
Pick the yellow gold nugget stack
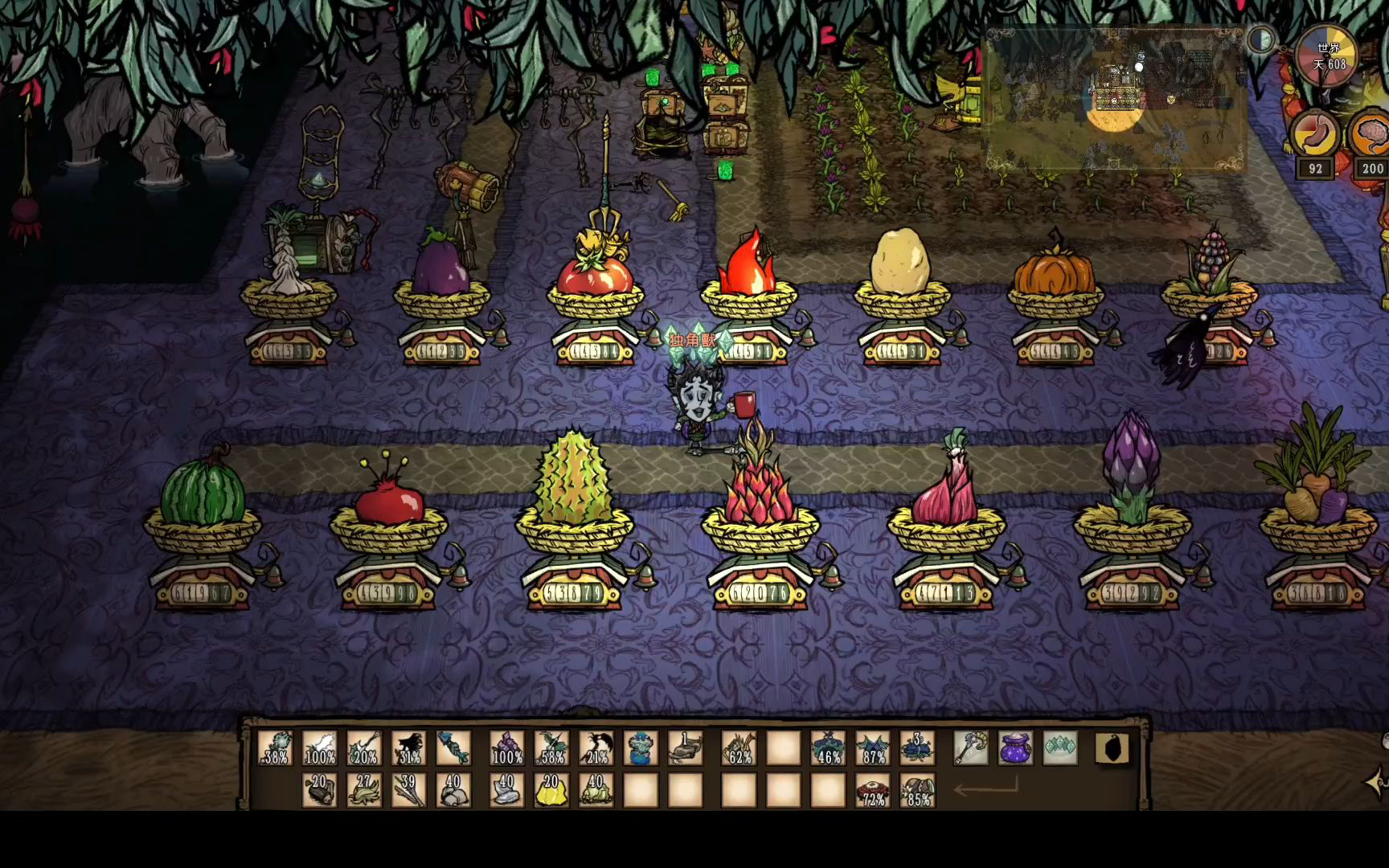click(x=551, y=789)
